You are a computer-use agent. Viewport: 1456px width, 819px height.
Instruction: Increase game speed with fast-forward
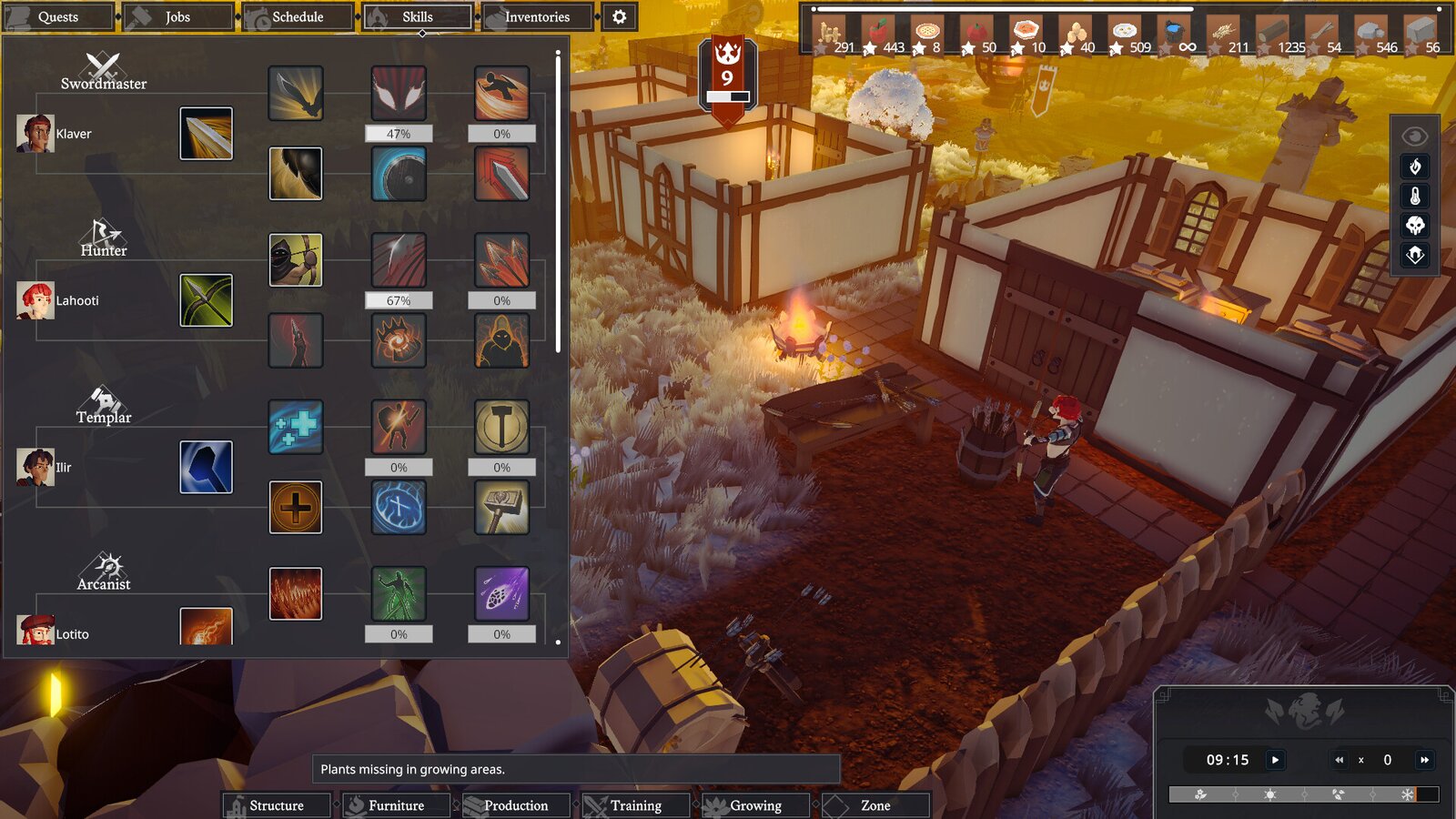coord(1424,760)
